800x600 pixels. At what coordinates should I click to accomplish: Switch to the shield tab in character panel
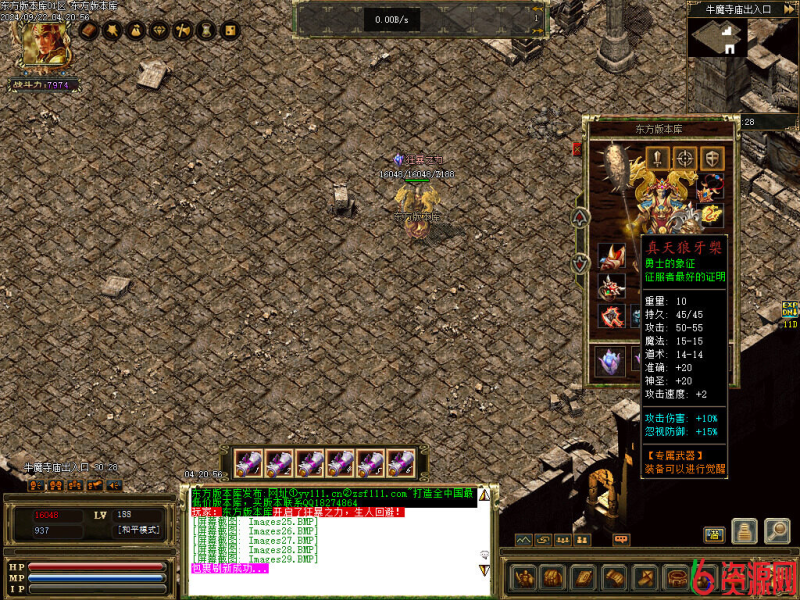pyautogui.click(x=712, y=157)
